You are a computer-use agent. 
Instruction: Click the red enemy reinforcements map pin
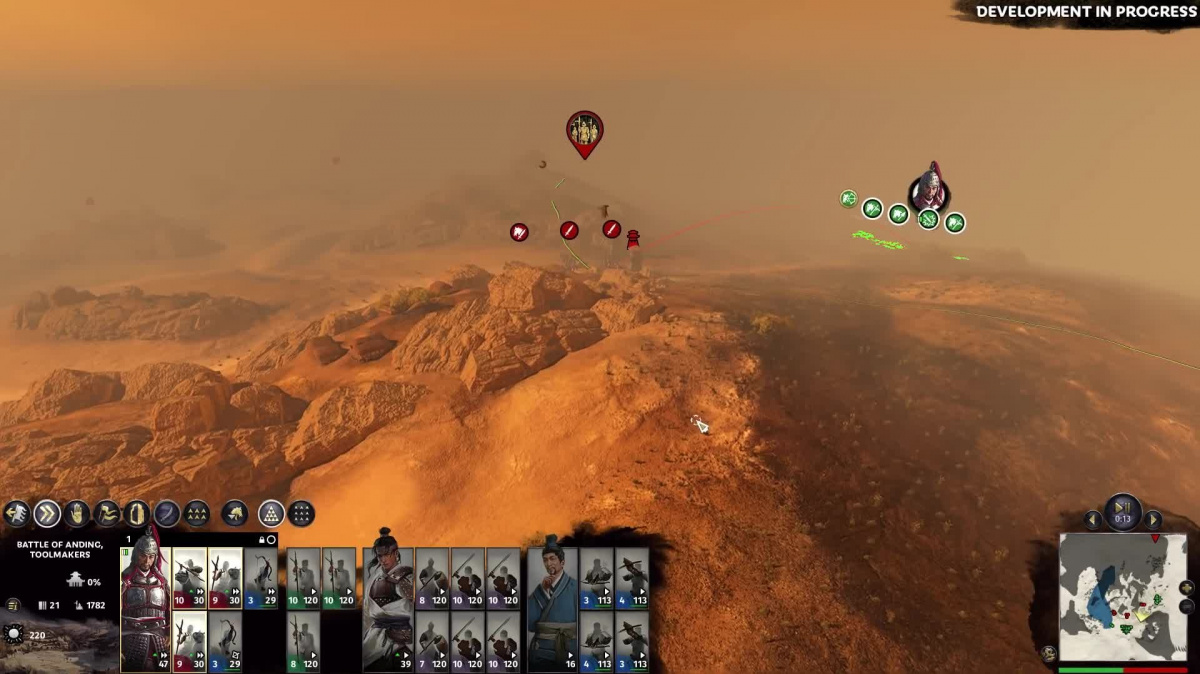(x=585, y=132)
